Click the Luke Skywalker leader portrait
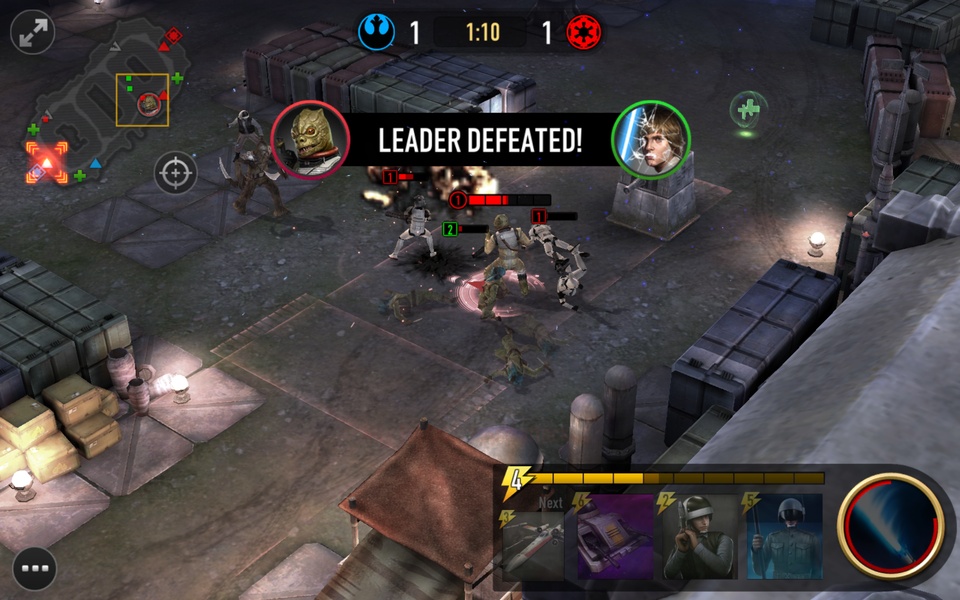Viewport: 960px width, 600px height. pyautogui.click(x=651, y=139)
